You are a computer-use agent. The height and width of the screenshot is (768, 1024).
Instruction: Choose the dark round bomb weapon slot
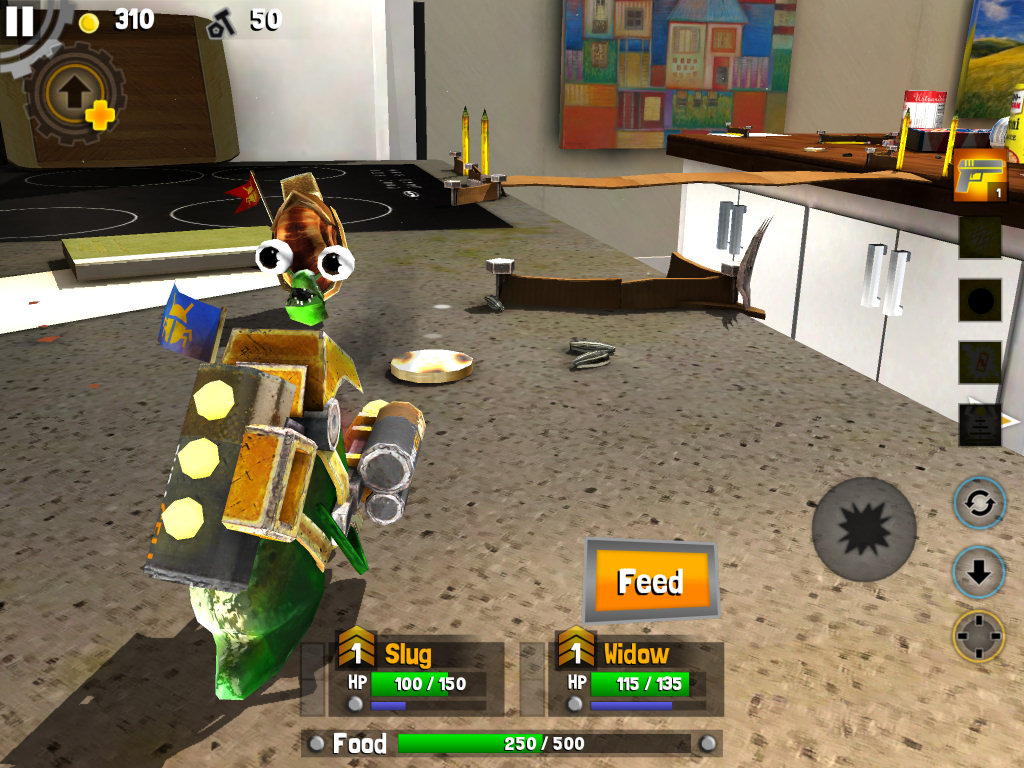[x=979, y=300]
